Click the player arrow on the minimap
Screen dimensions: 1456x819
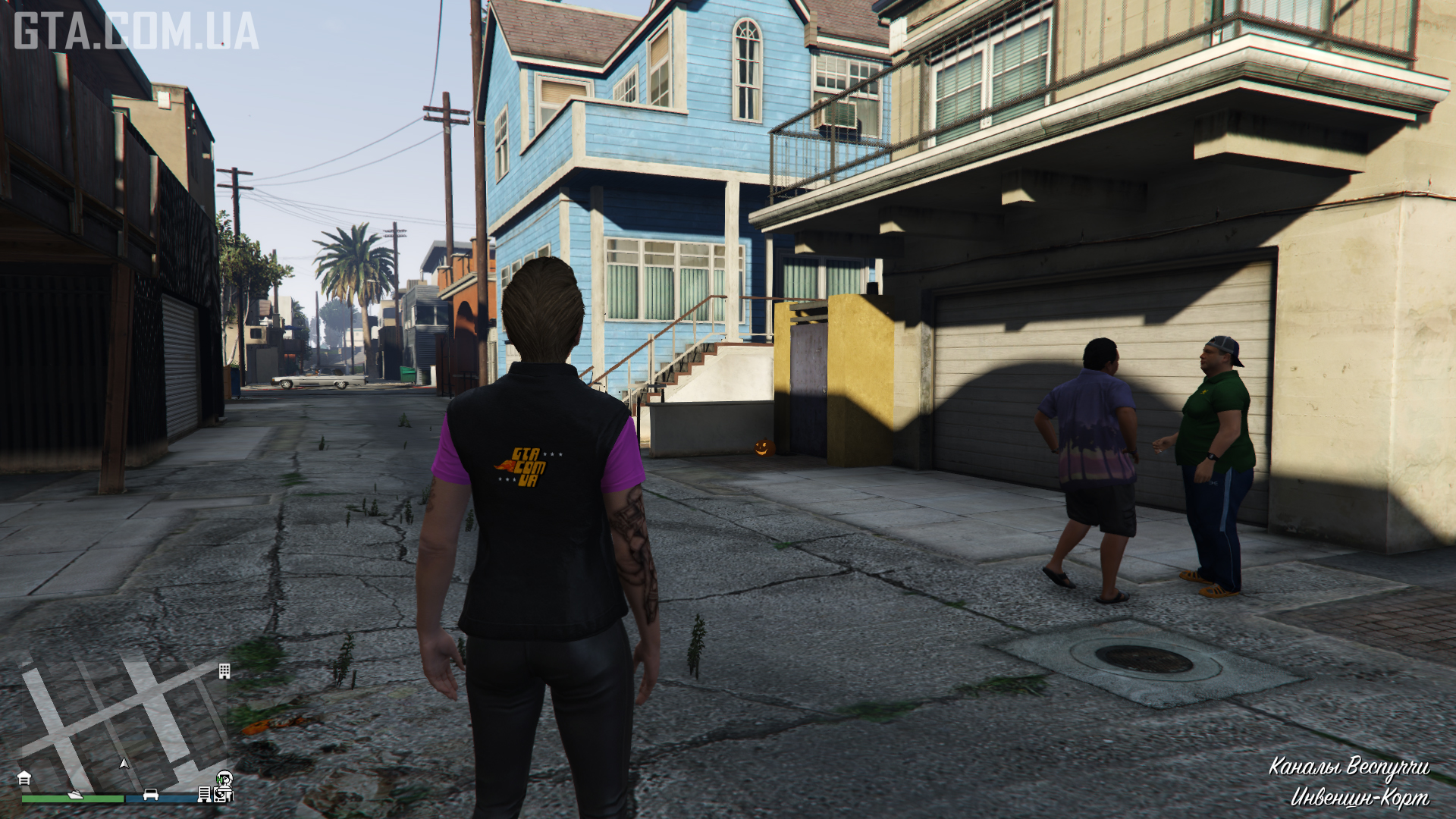(124, 763)
